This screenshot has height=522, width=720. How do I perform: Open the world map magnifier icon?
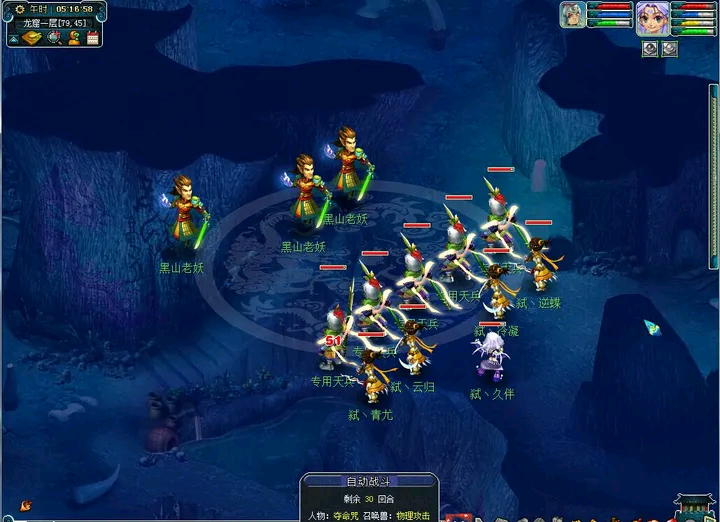click(x=54, y=38)
